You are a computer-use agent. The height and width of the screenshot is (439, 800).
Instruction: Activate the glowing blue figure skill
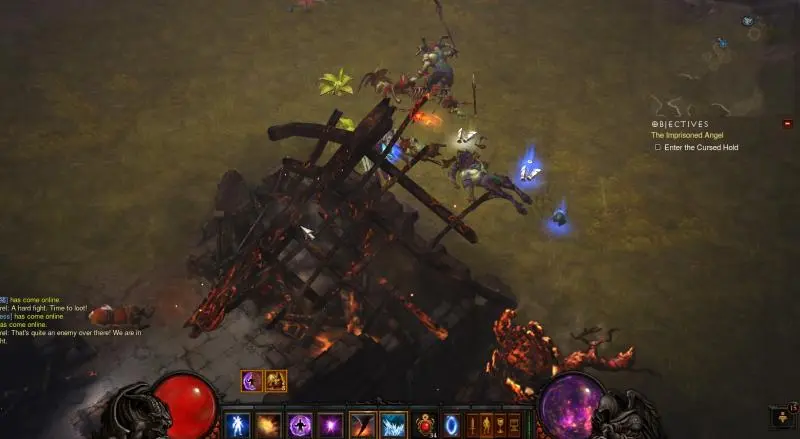[x=238, y=424]
